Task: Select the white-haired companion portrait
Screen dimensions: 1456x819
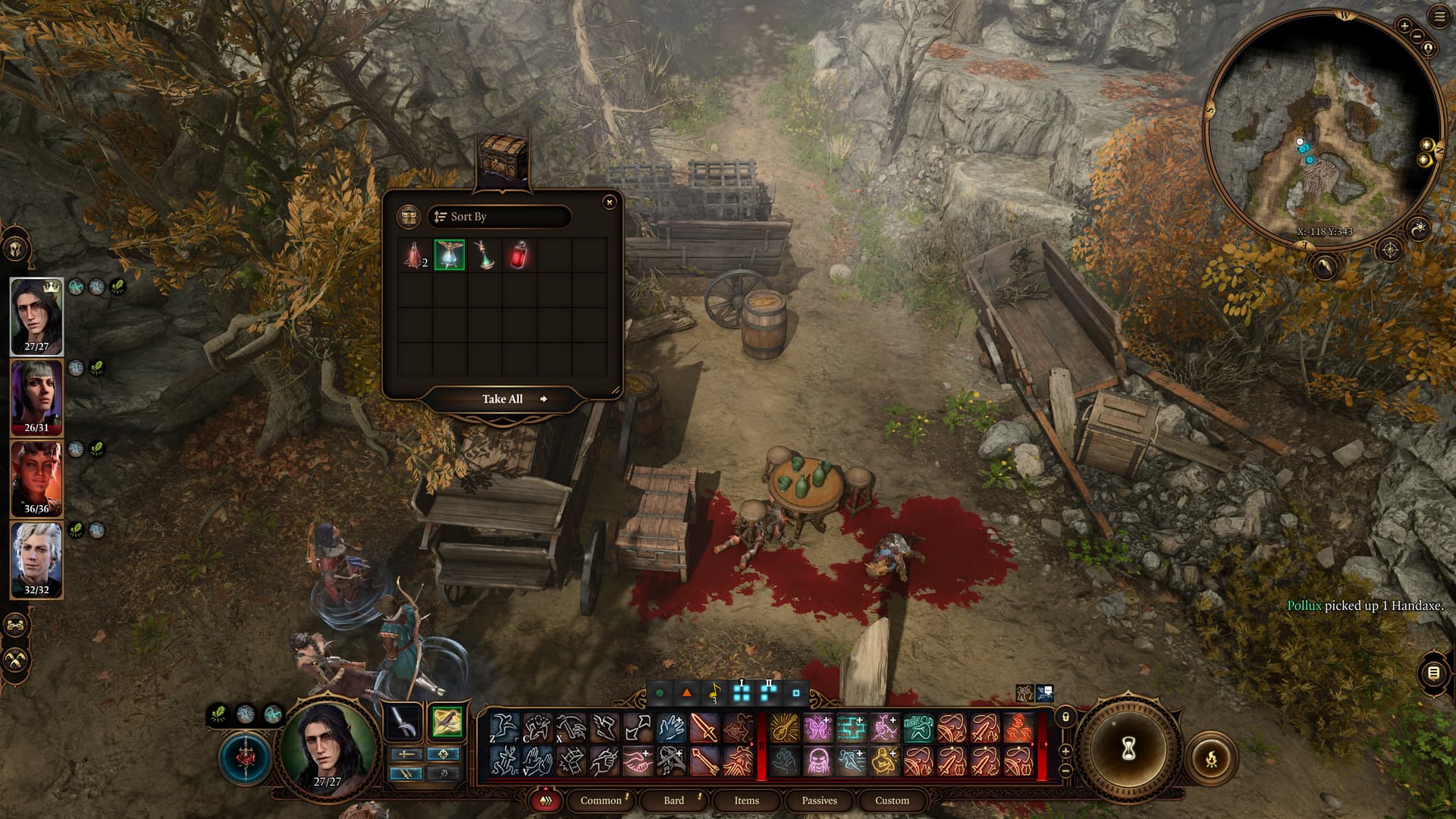Action: click(x=36, y=560)
